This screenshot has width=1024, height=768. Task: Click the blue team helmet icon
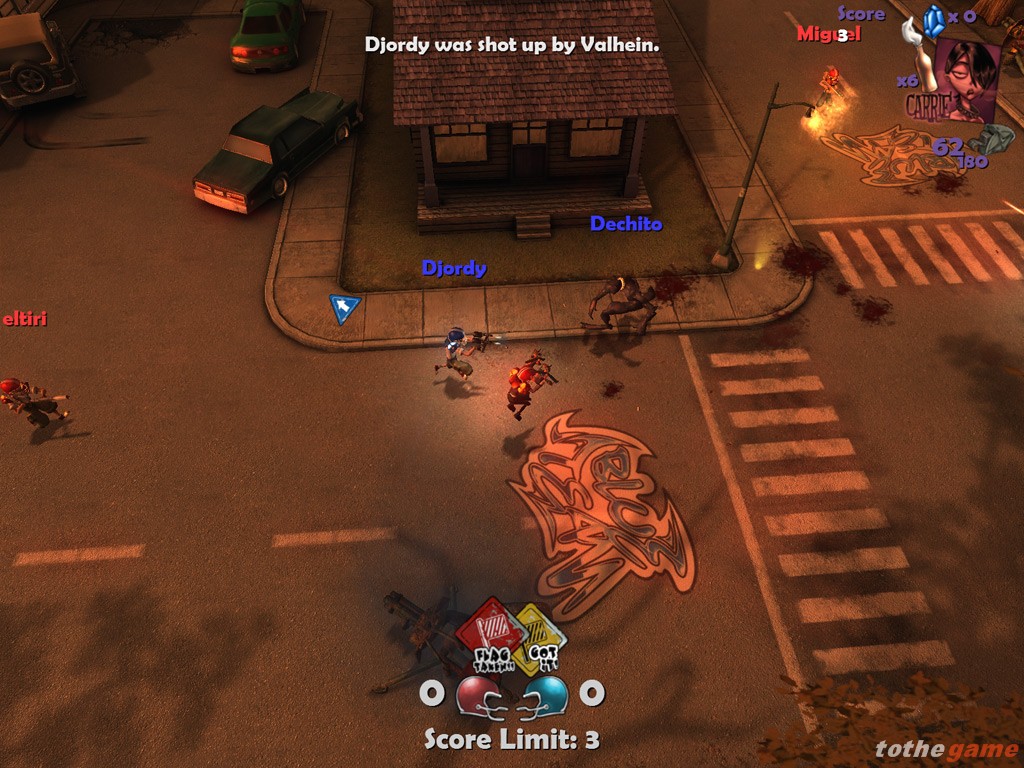544,695
